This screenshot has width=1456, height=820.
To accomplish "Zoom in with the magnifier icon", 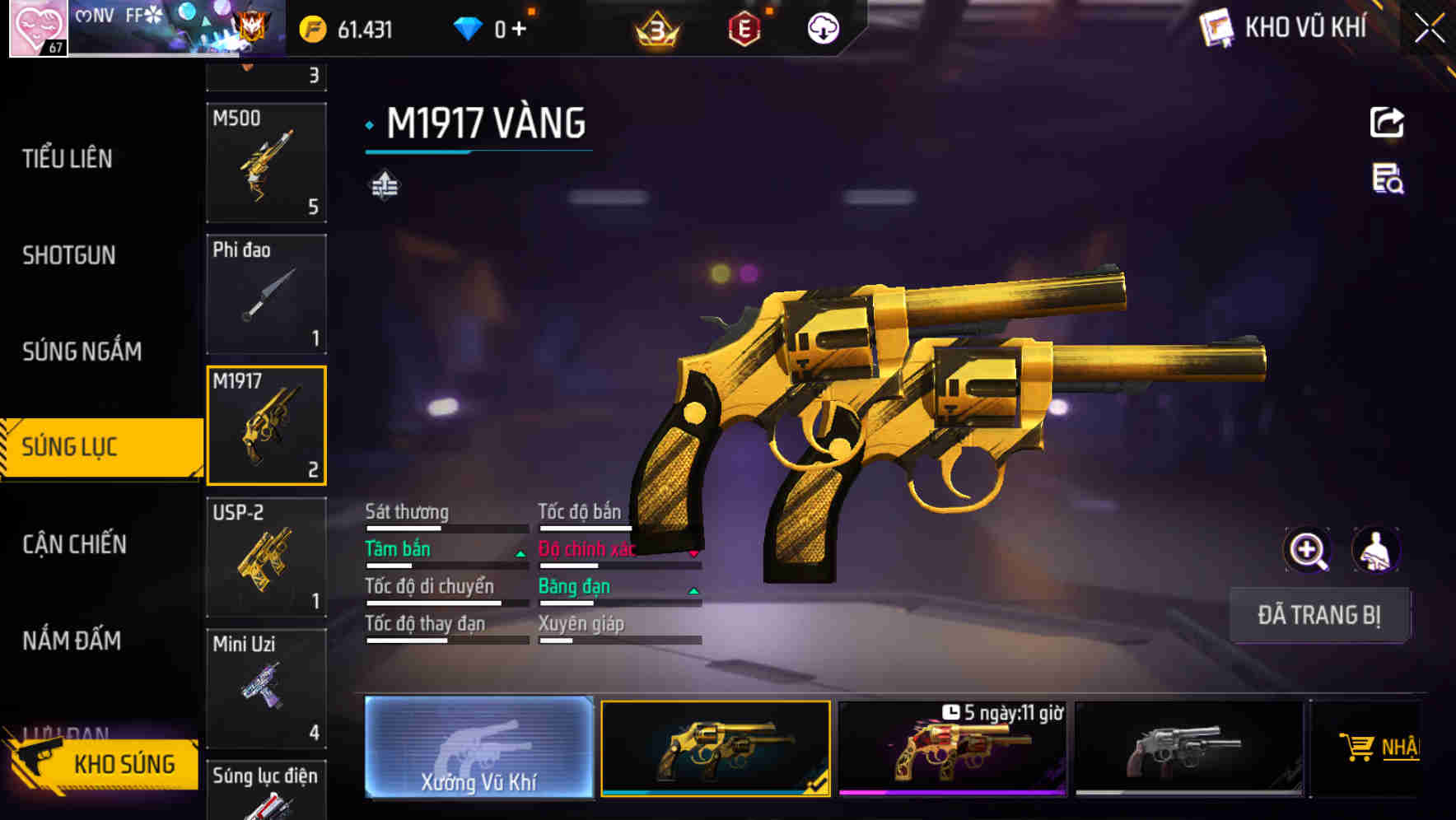I will (x=1307, y=550).
